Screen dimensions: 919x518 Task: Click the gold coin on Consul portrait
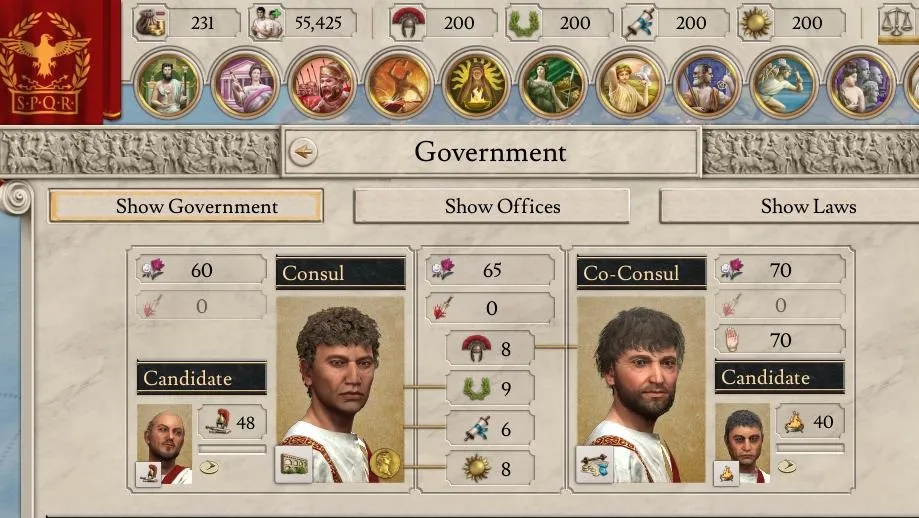pyautogui.click(x=385, y=462)
